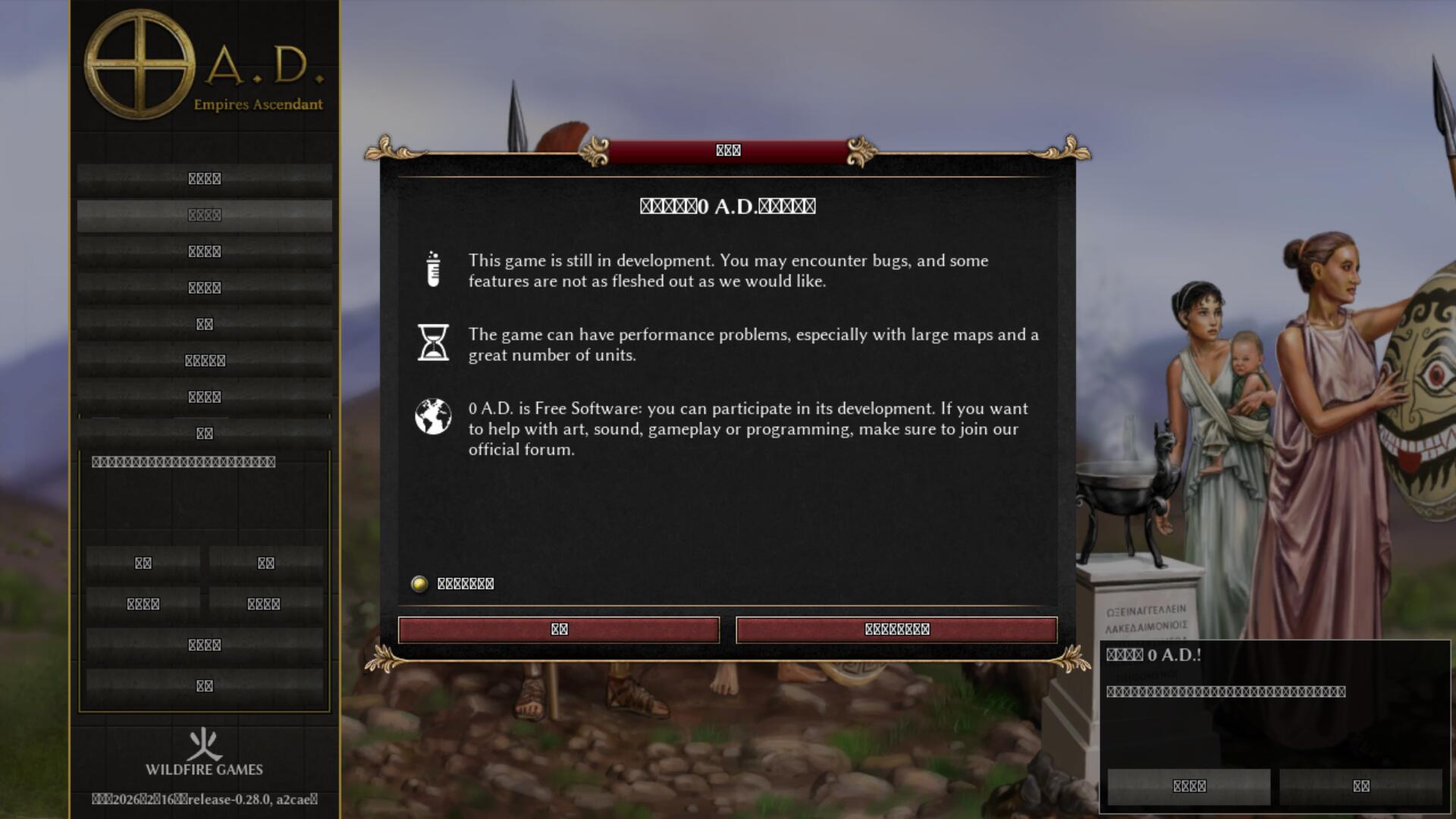Toggle the yellow show-this-message checkbox
1456x819 pixels.
(419, 584)
